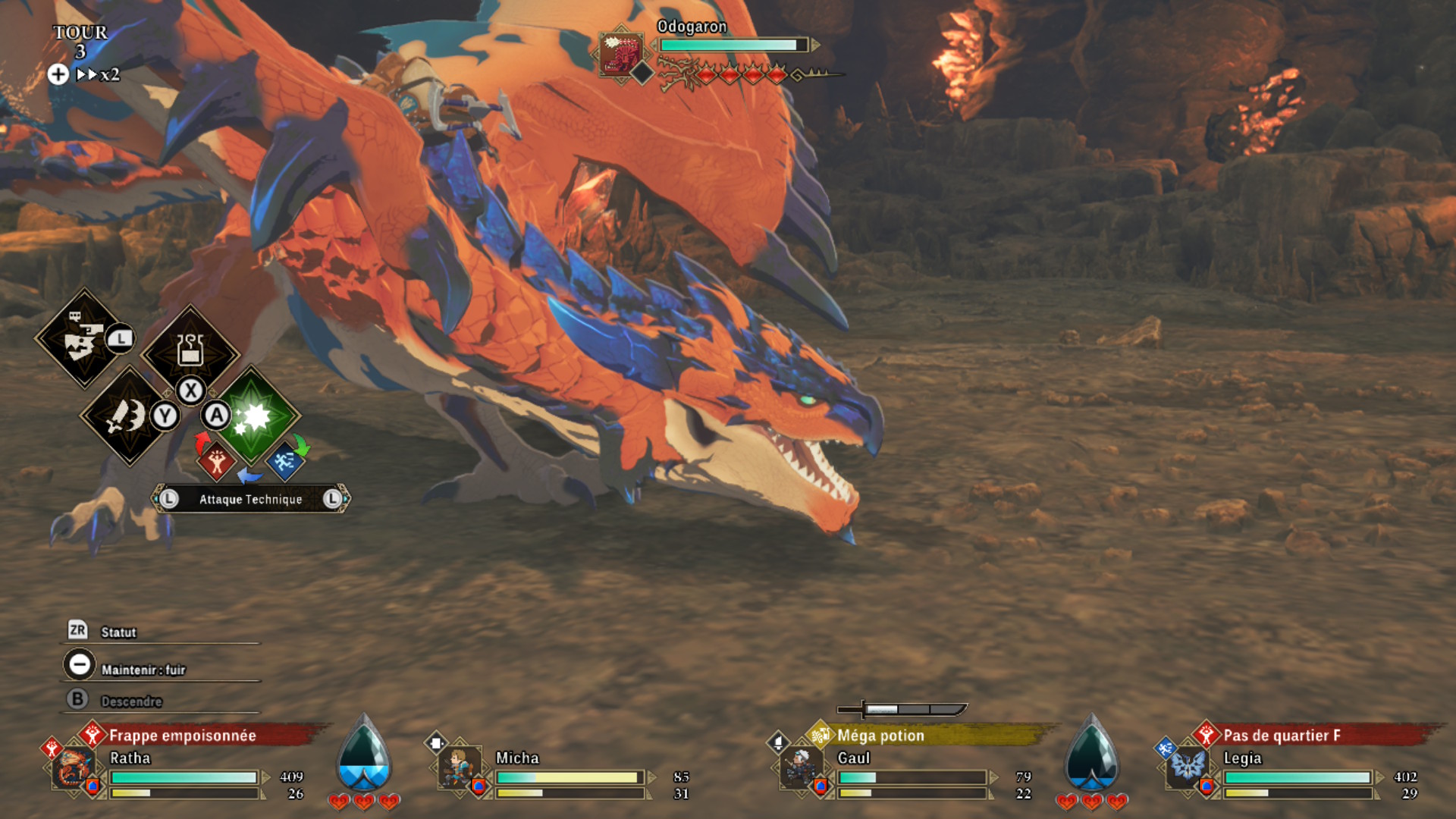This screenshot has height=819, width=1456.
Task: Open the items command with the potion bottle
Action: pyautogui.click(x=190, y=351)
